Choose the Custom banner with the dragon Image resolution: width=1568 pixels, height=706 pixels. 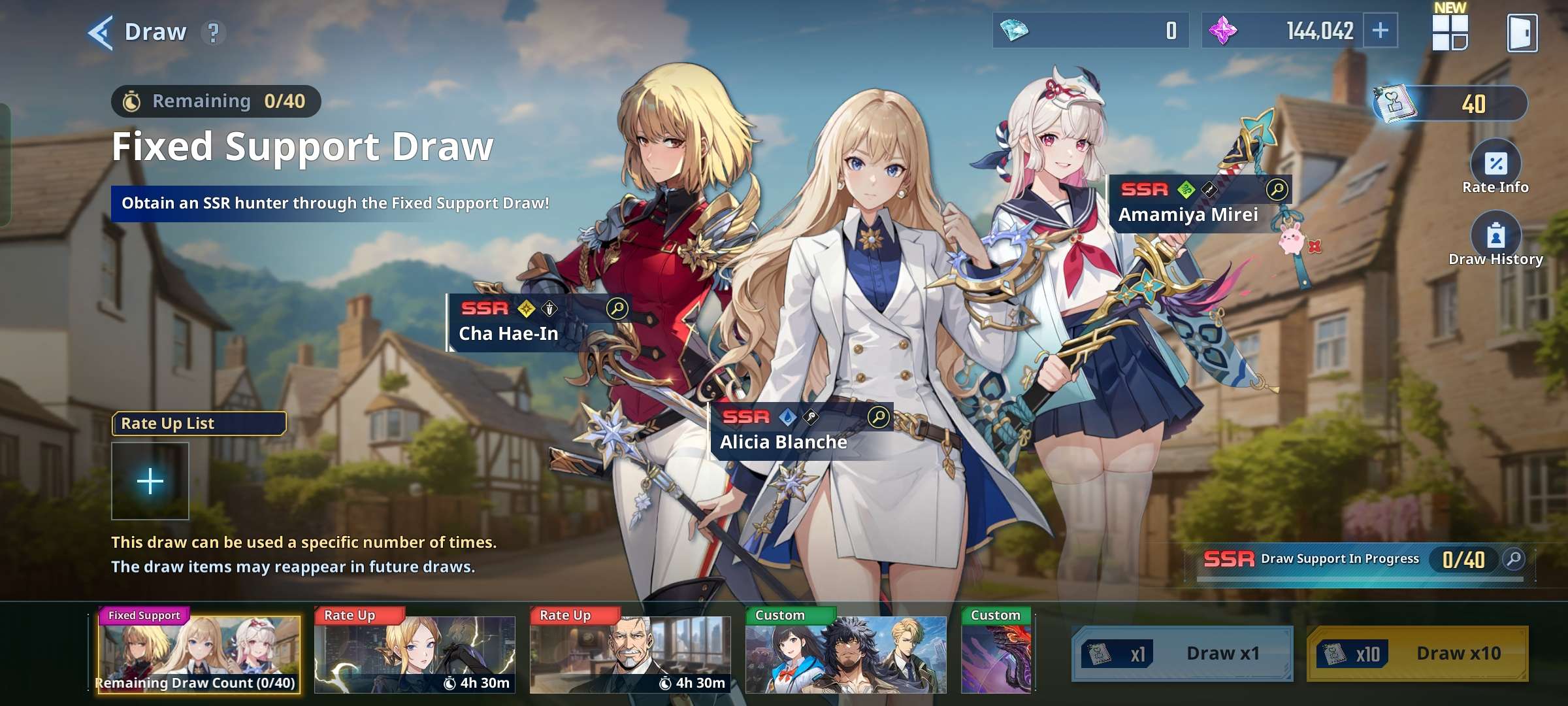(996, 654)
